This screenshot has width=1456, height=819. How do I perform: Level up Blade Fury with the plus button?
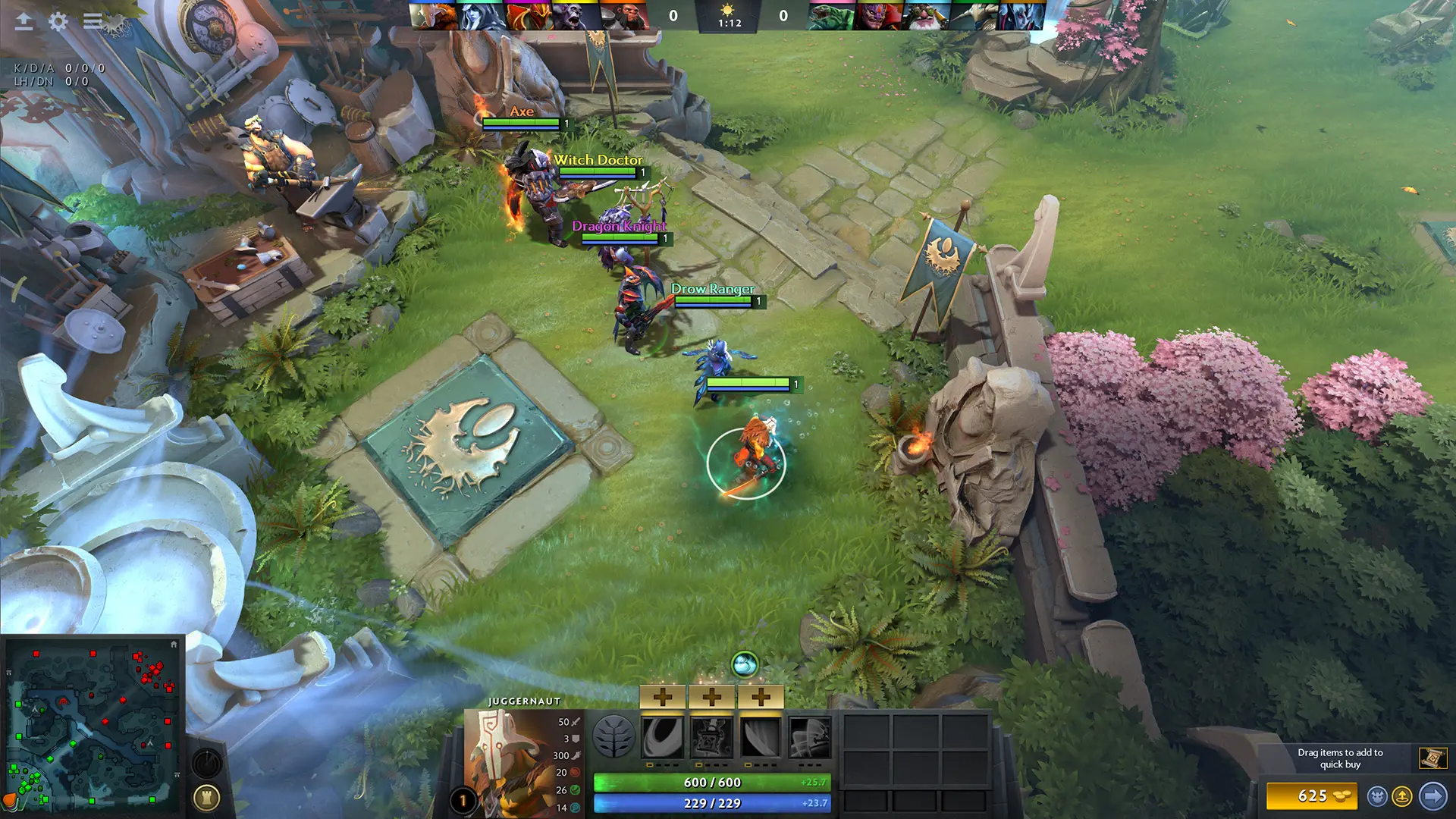662,696
